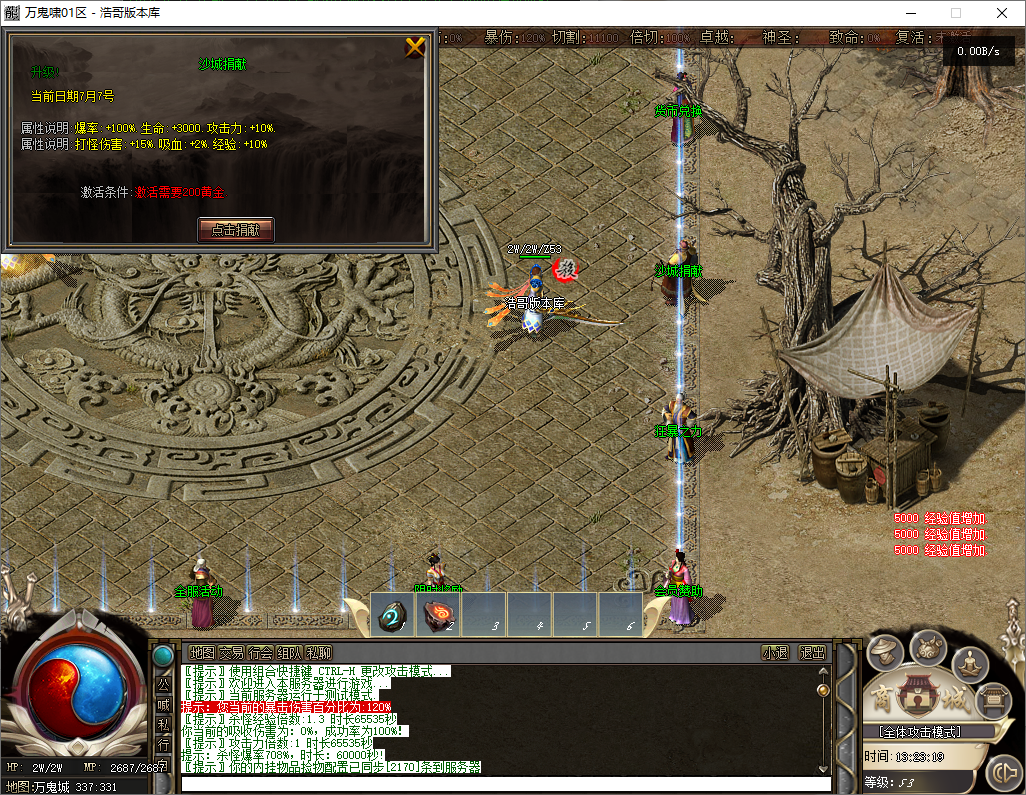Screen dimensions: 1026x795
Task: Open the notice board icon
Action: pos(993,698)
